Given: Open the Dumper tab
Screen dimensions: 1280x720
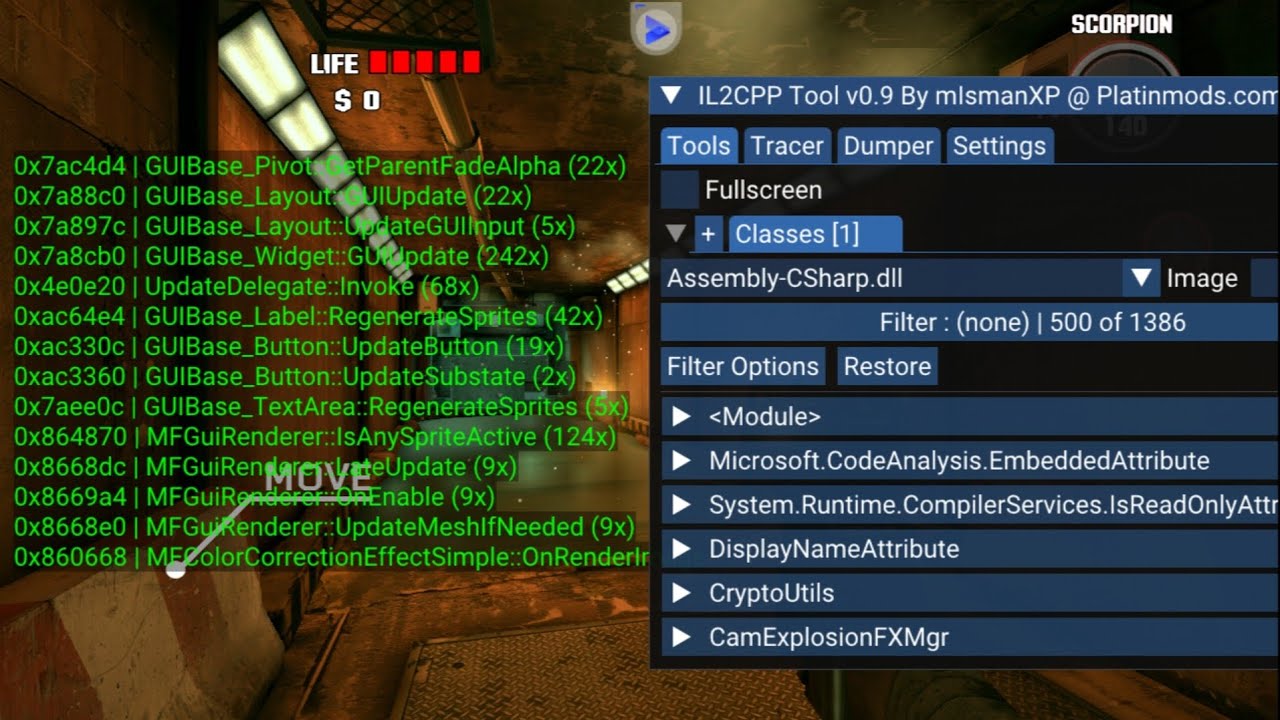Looking at the screenshot, I should 888,146.
